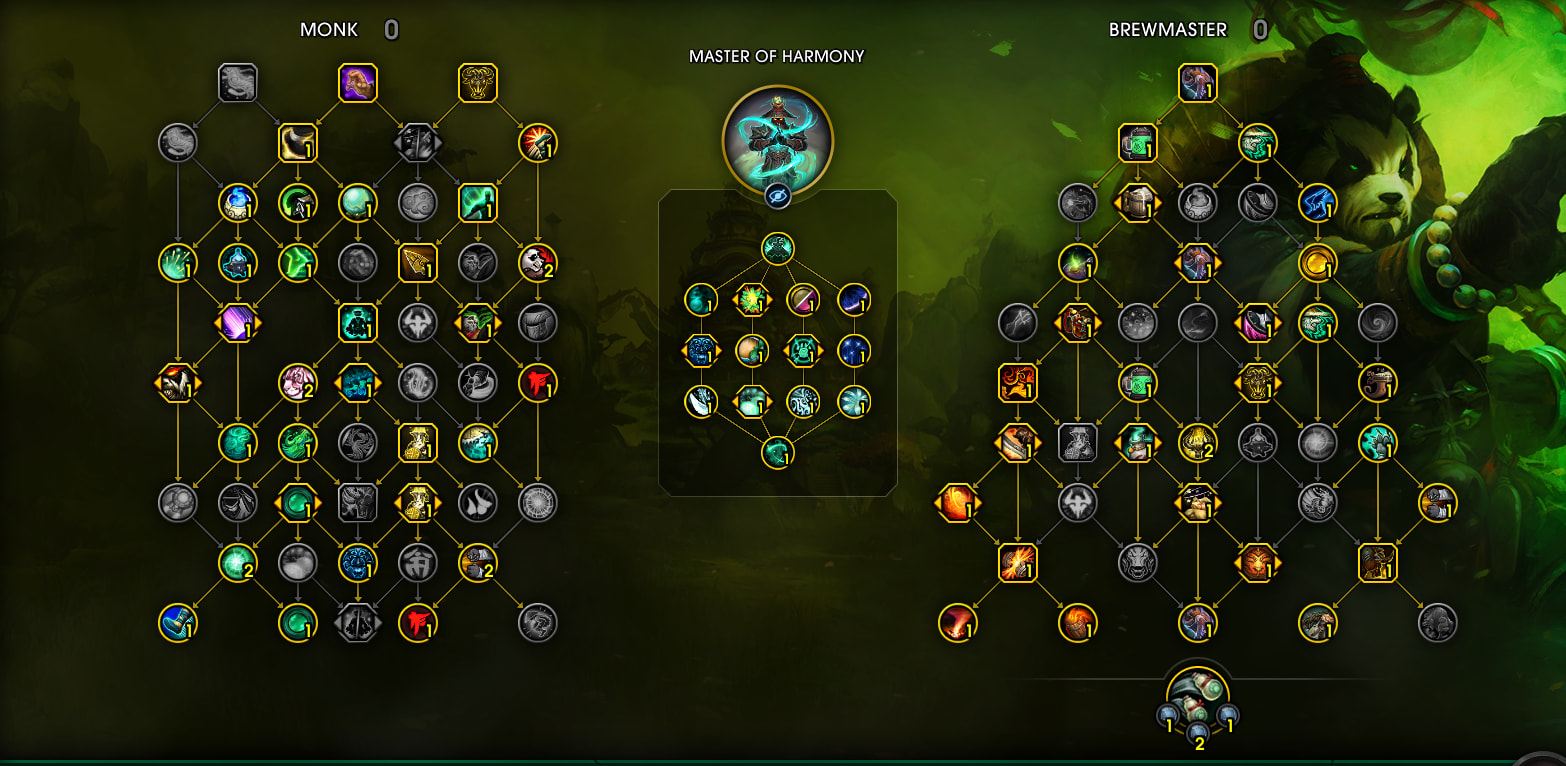Viewport: 1566px width, 766px height.
Task: Select the blue lightning talent in Brewmaster tree
Action: click(1318, 203)
